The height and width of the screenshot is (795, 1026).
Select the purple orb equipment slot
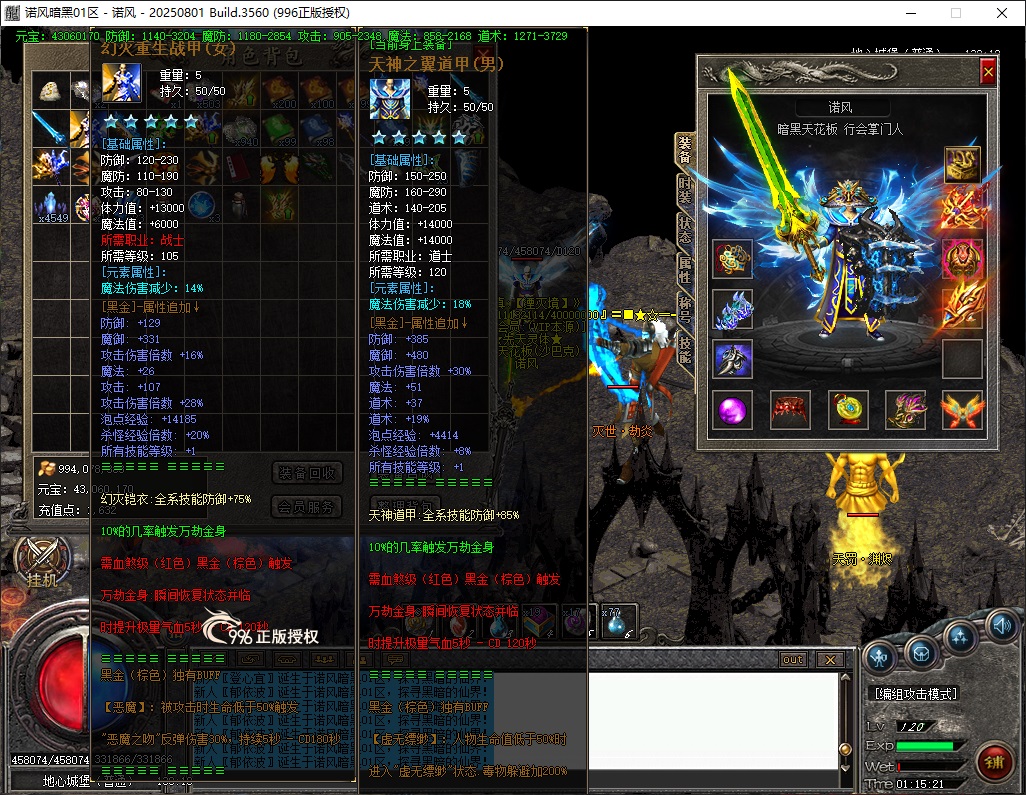click(x=732, y=410)
